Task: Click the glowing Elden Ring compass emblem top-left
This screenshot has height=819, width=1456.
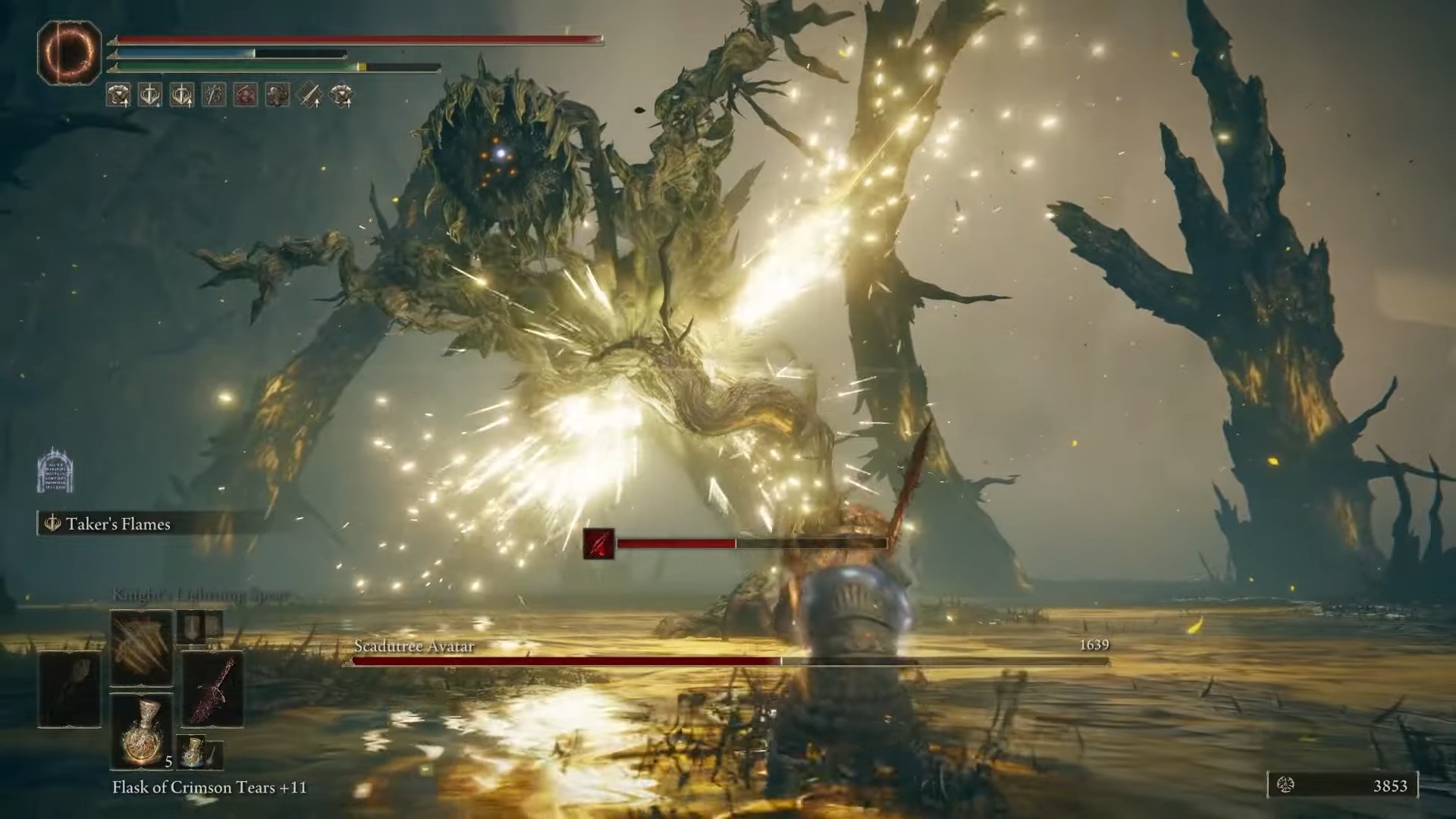Action: 68,52
